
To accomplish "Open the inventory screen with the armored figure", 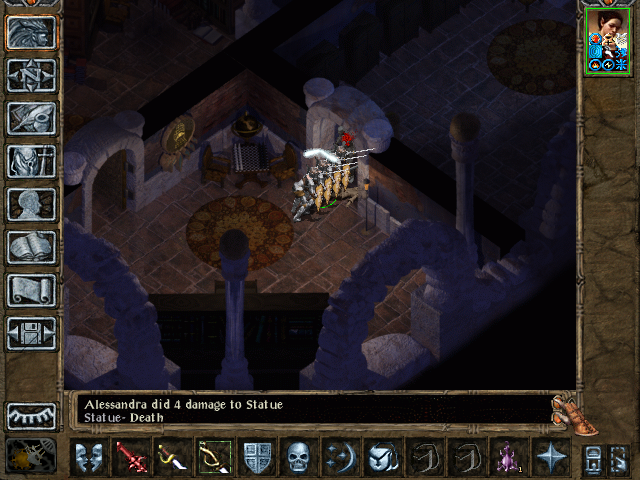I will click(x=32, y=161).
